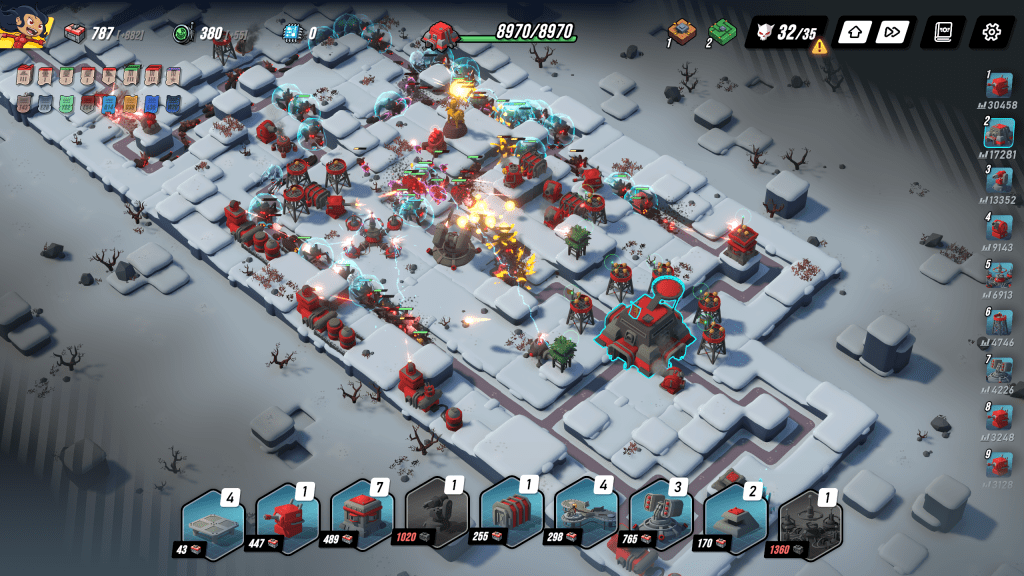Select leaderboard entry ranked 1 with 30458
Screen dimensions: 1024x576
click(999, 86)
